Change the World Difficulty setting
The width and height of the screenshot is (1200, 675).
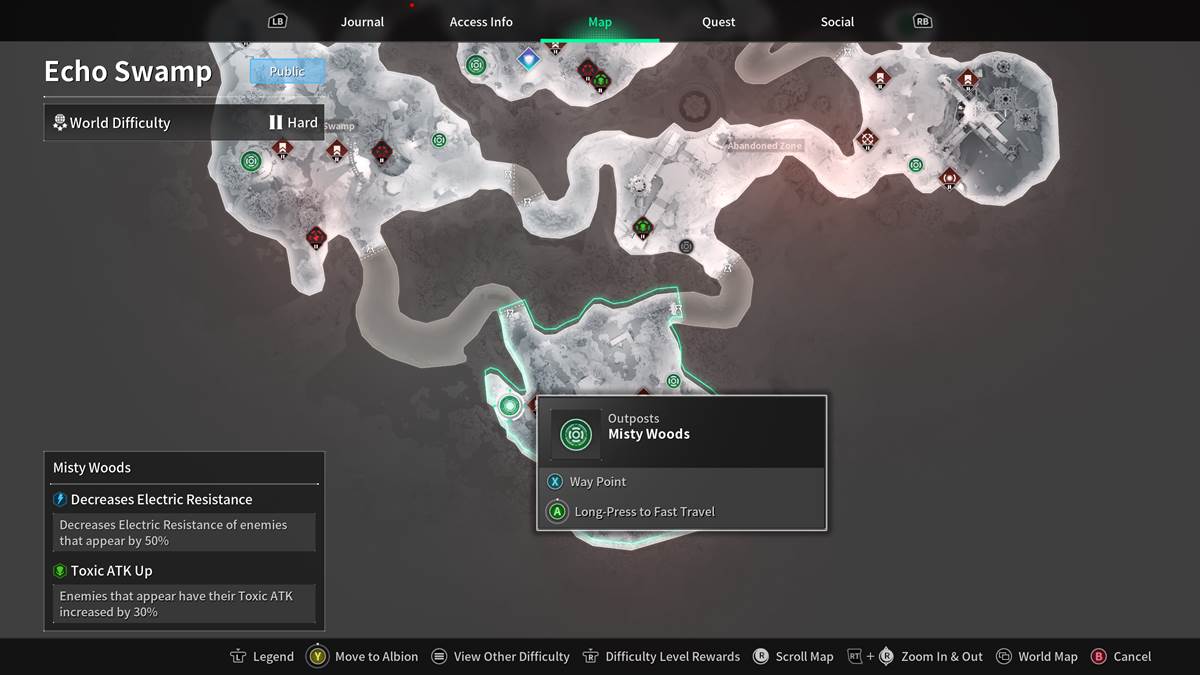[184, 123]
